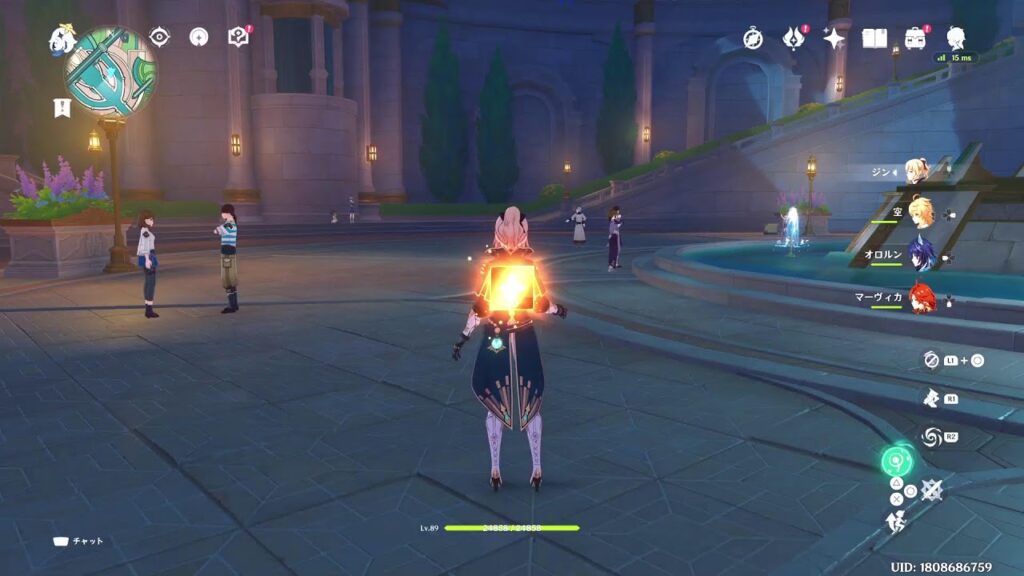
Task: Switch to party member マーヴィカ
Action: (919, 297)
